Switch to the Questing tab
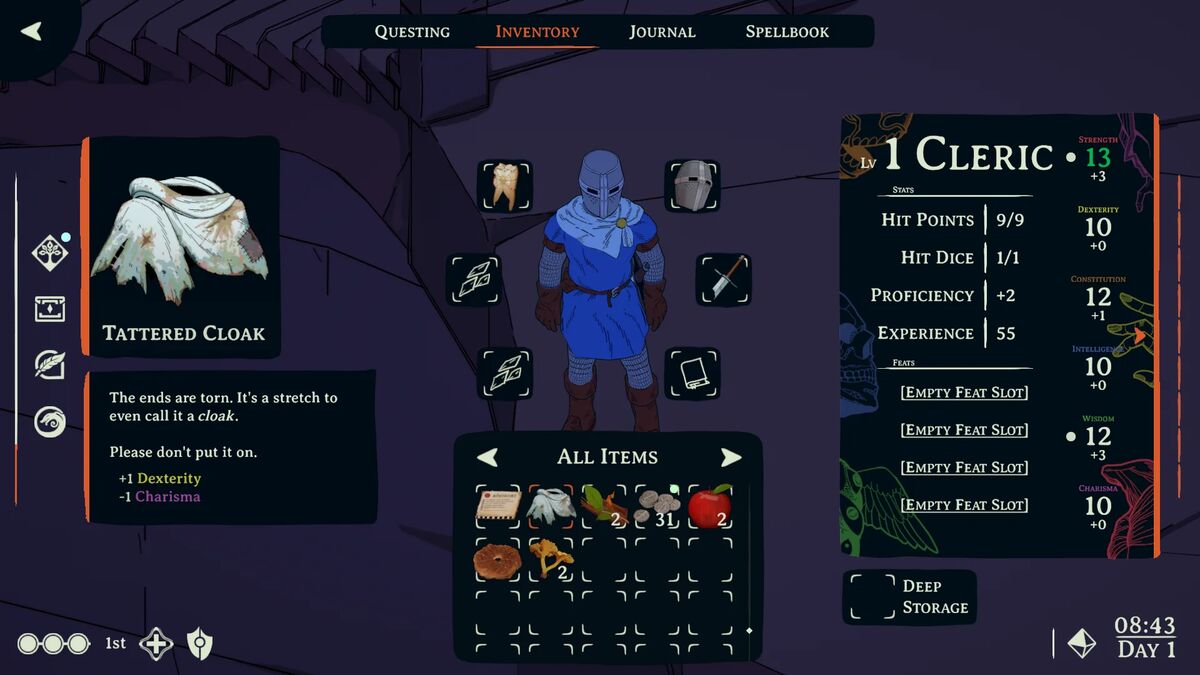 412,32
